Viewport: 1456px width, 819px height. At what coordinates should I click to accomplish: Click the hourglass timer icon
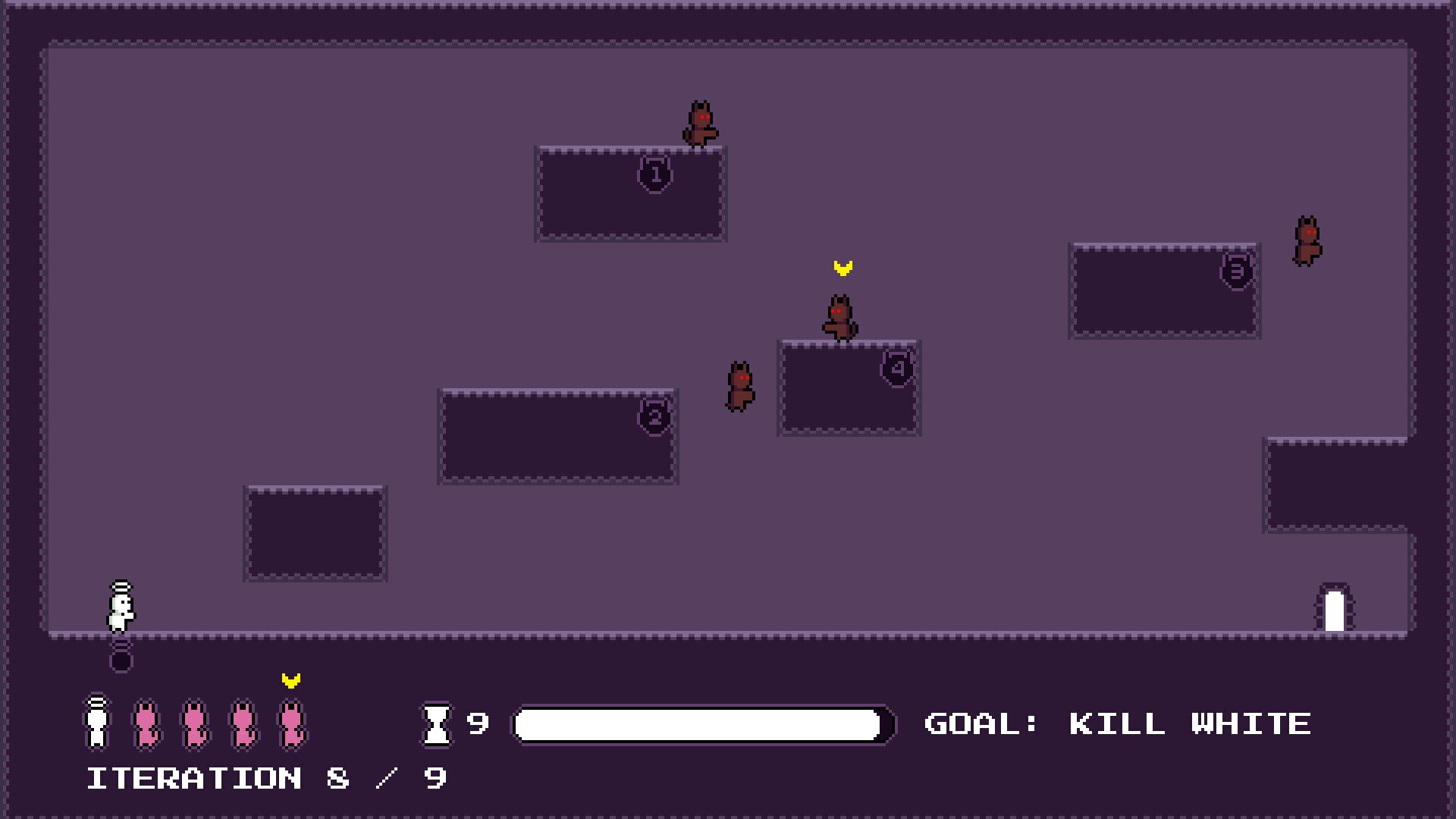[x=437, y=724]
